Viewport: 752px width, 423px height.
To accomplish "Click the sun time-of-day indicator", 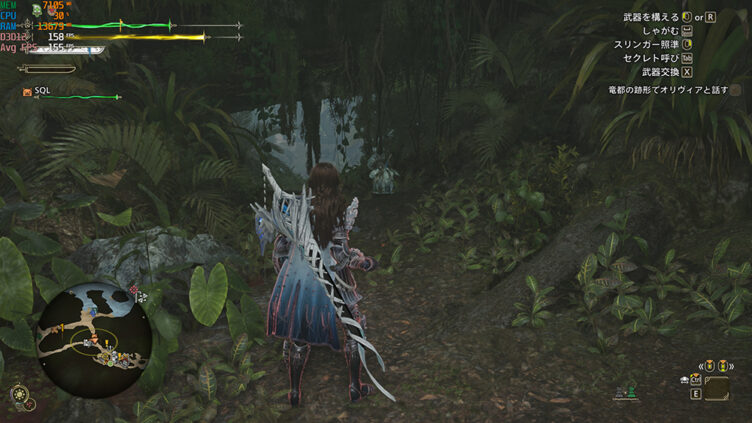I will pyautogui.click(x=18, y=394).
